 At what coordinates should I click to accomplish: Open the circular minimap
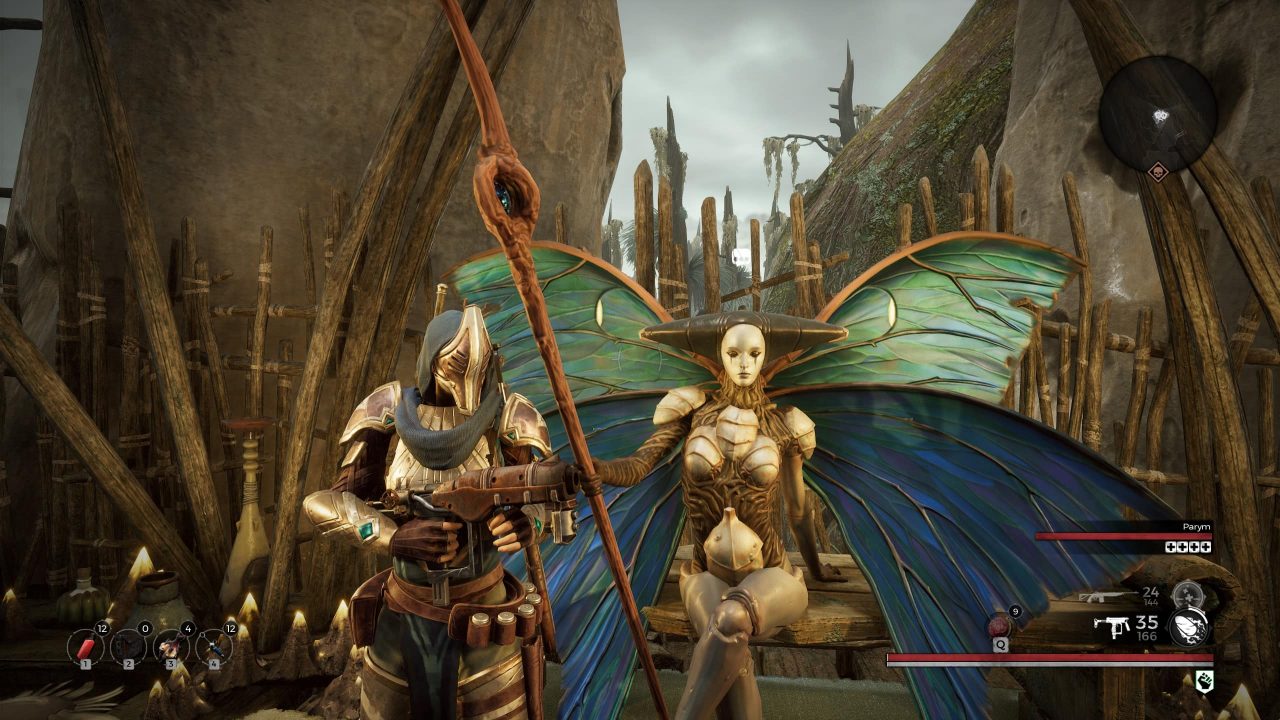pyautogui.click(x=1157, y=113)
